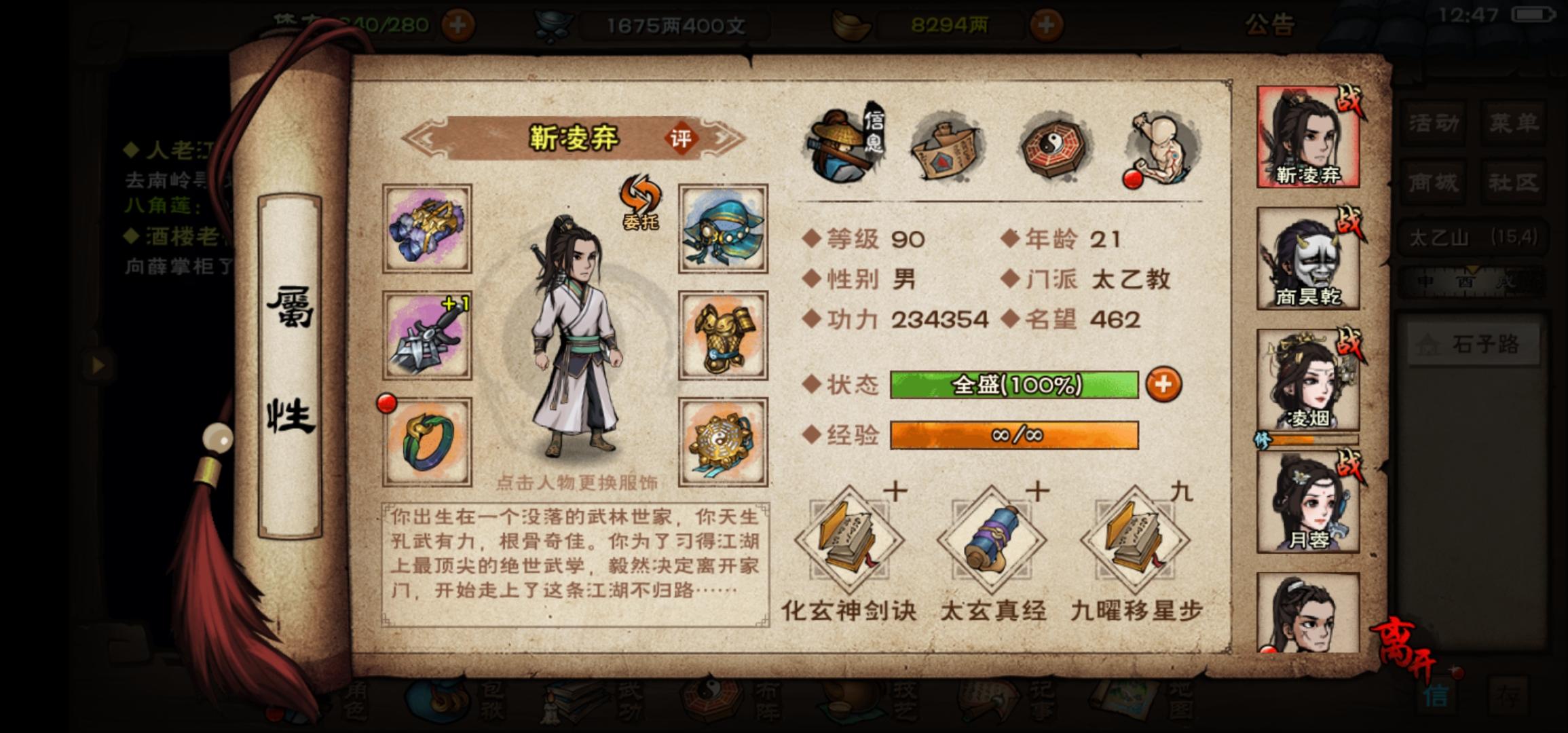This screenshot has height=733, width=1568.
Task: Select the bagua (eight trigrams) panel icon
Action: (x=1053, y=146)
